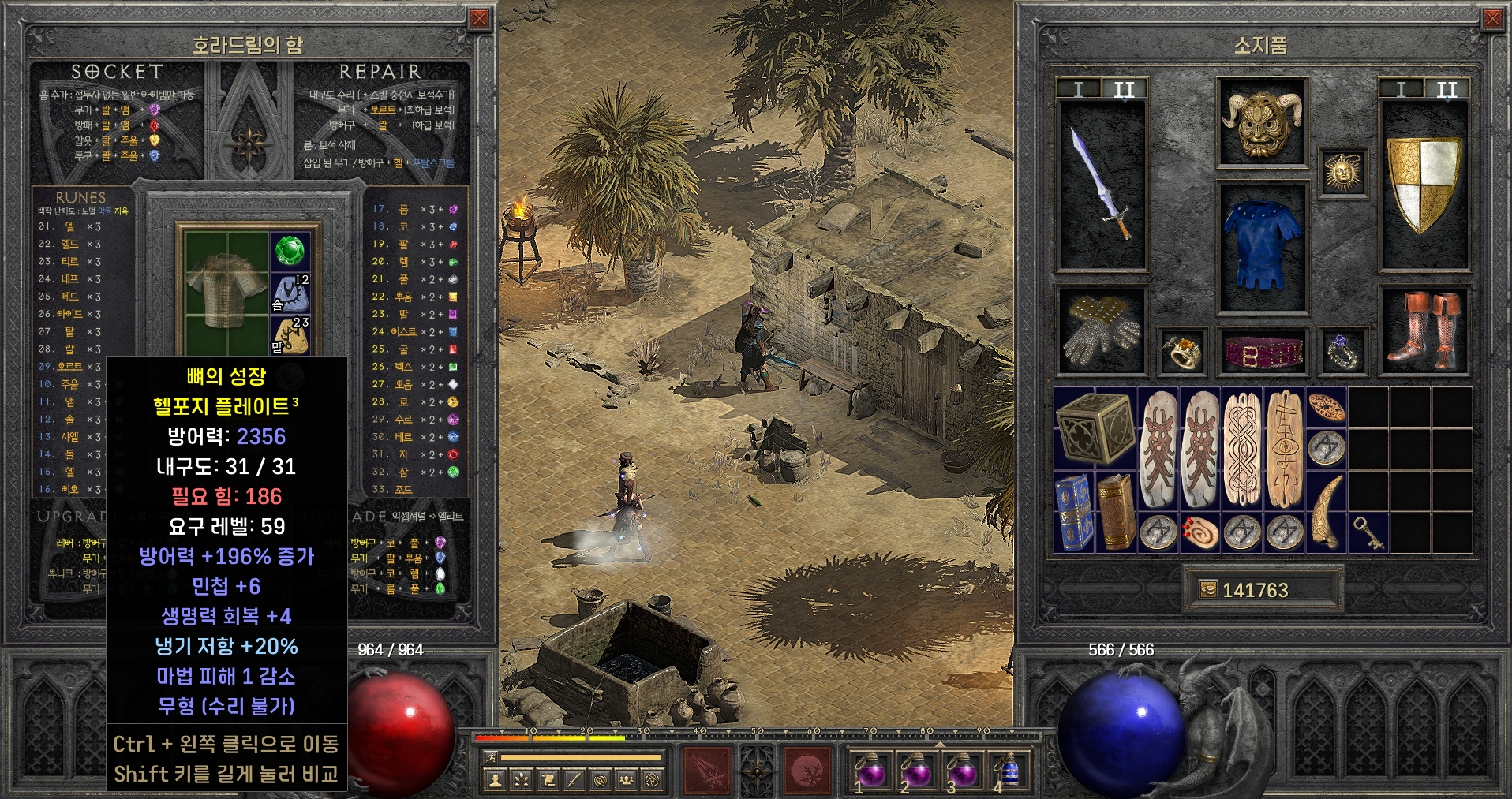Click the equipped boots slot
Viewport: 1512px width, 799px height.
coord(1424,330)
